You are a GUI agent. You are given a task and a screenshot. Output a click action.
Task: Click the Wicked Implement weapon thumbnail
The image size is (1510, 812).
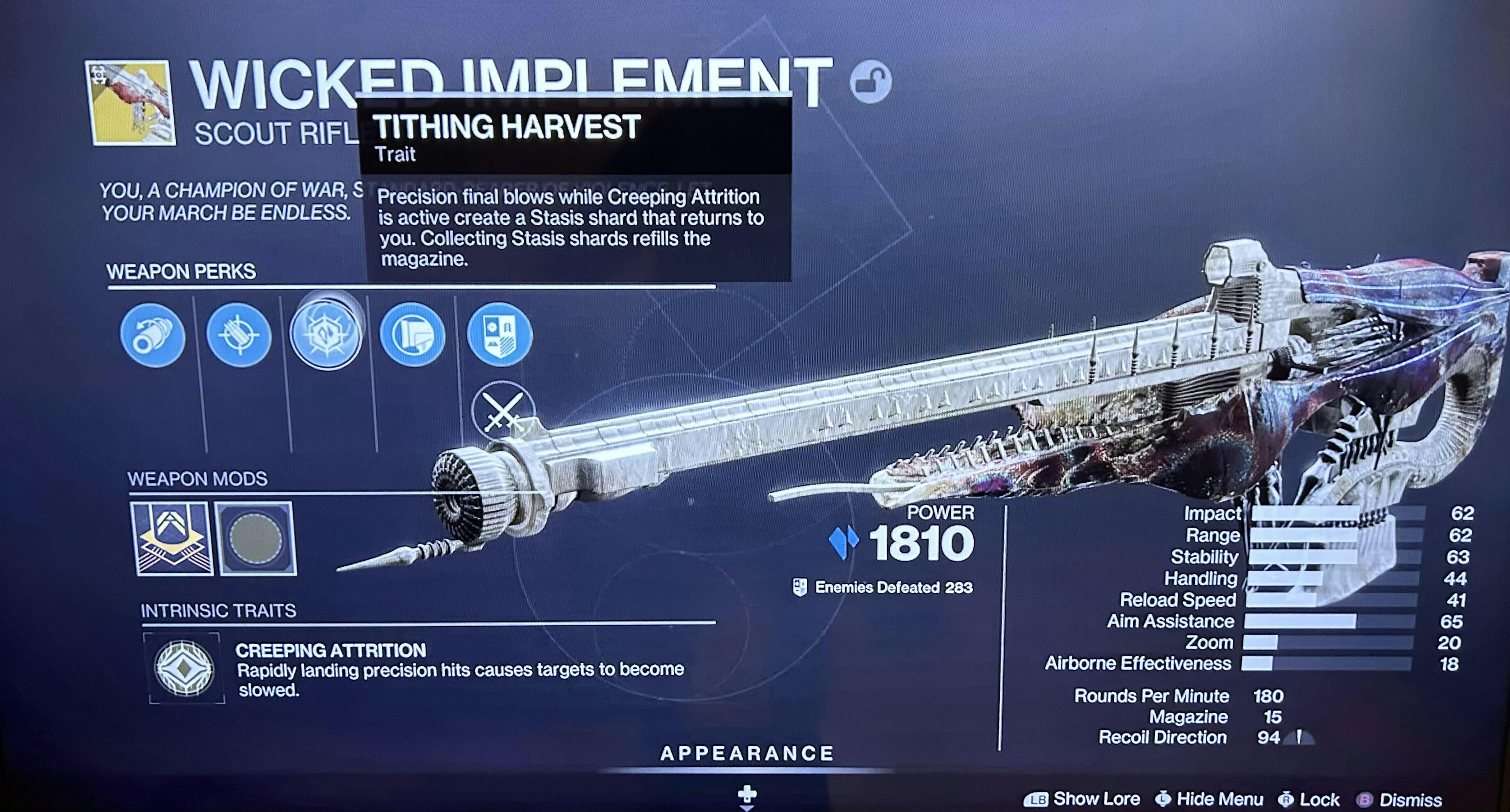130,103
